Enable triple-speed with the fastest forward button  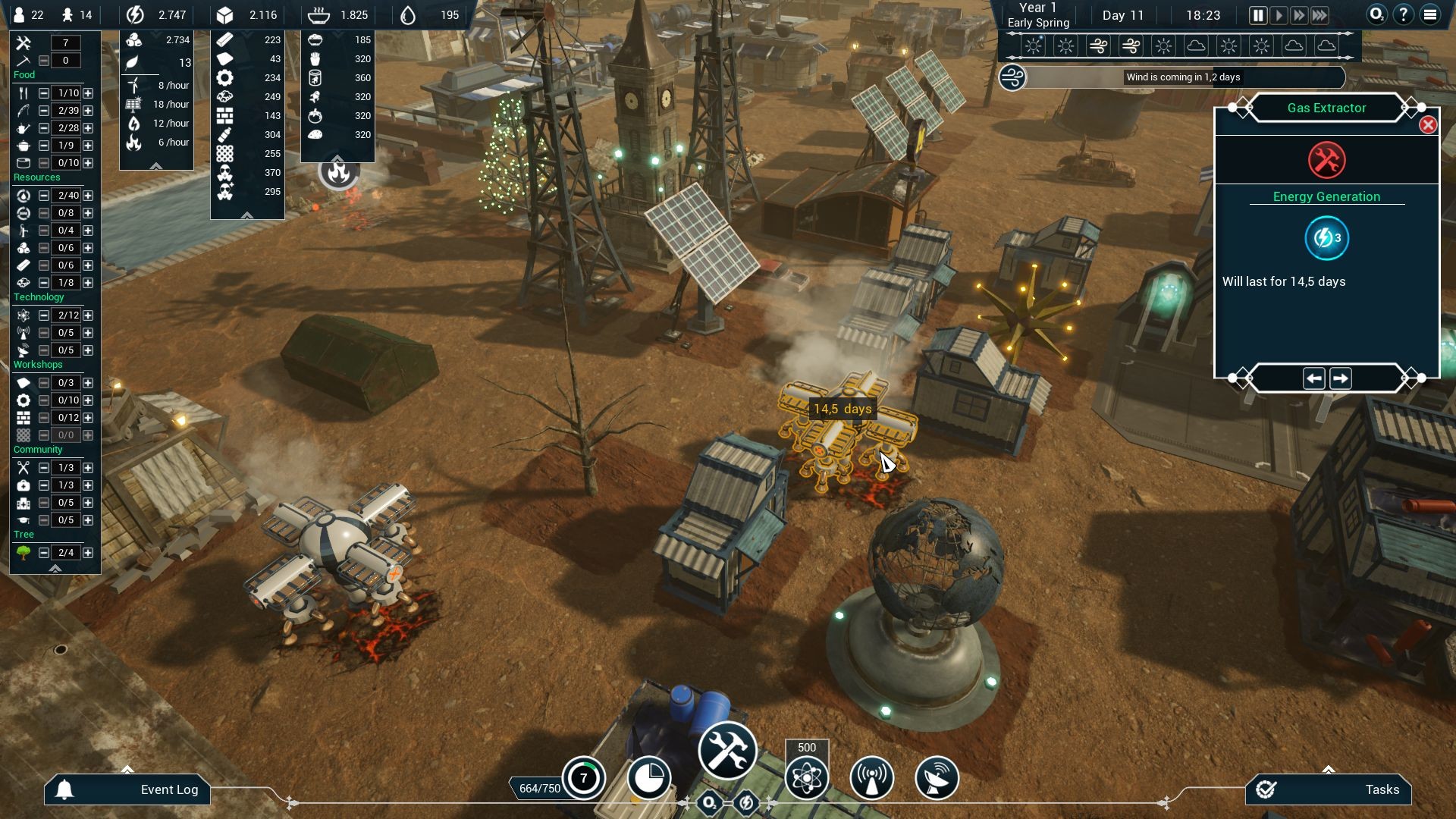[x=1319, y=14]
